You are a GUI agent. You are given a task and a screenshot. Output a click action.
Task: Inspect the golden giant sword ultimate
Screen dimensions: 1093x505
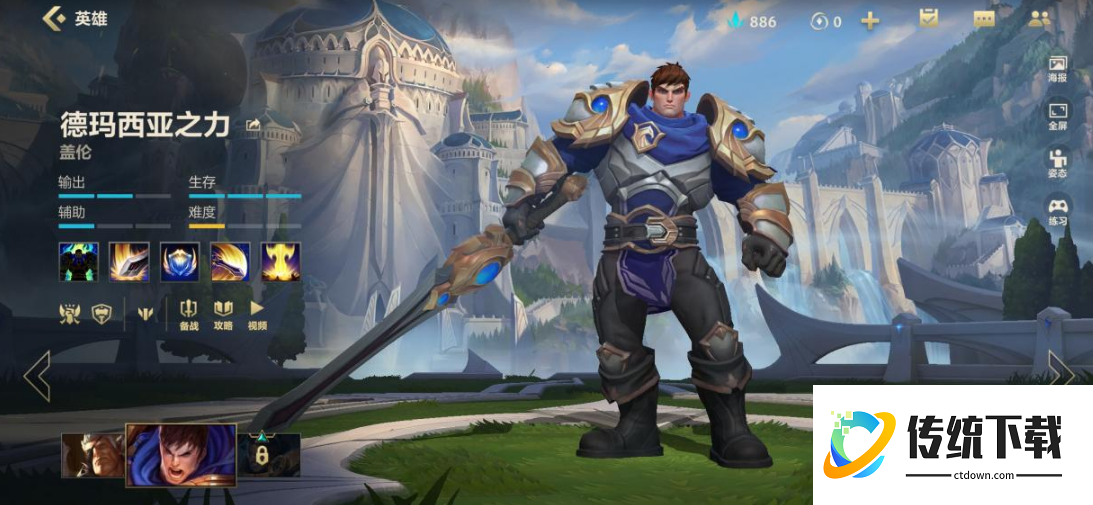[x=281, y=261]
